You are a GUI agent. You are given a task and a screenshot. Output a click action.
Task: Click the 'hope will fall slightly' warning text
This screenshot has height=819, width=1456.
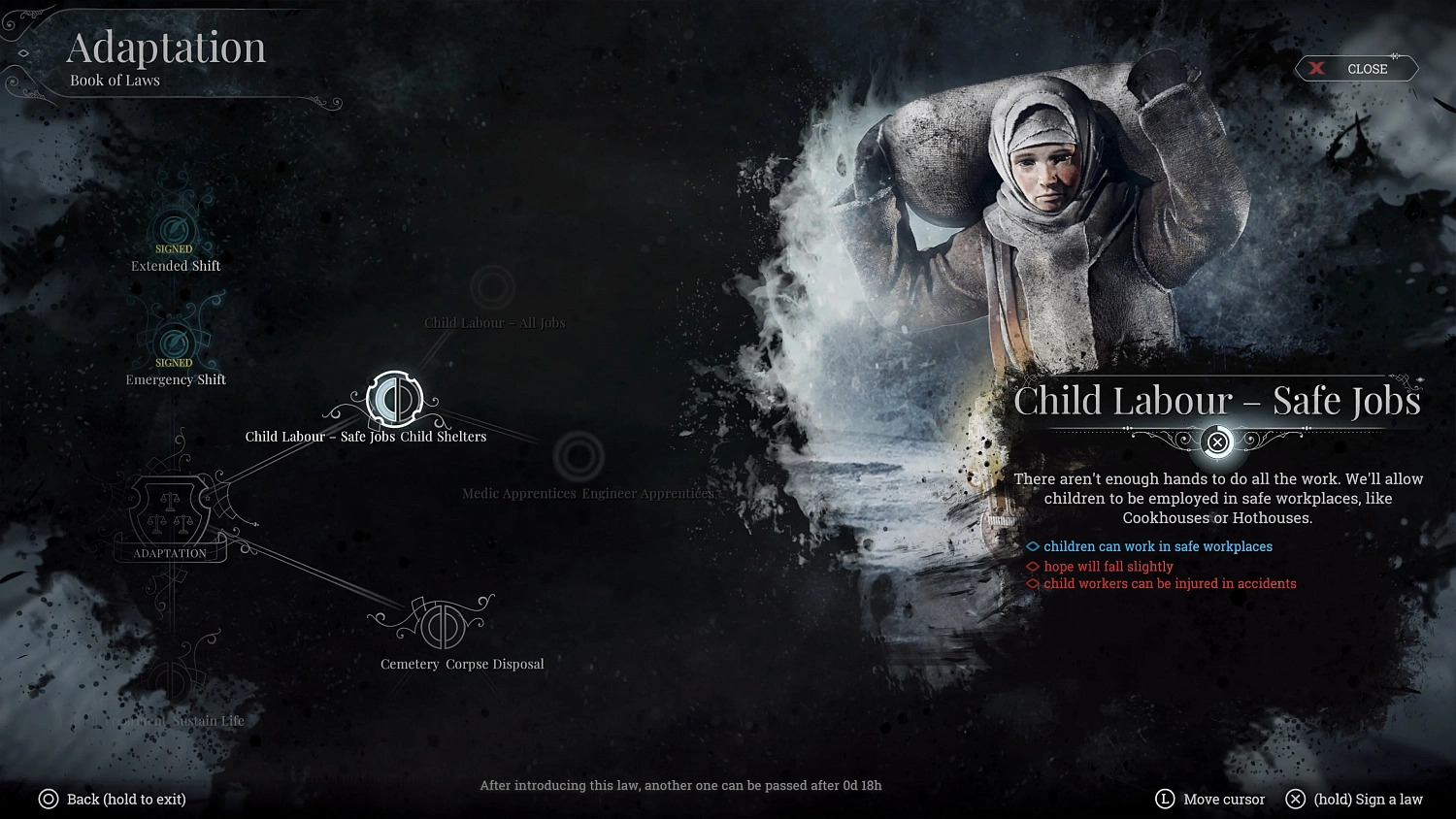(x=1109, y=566)
